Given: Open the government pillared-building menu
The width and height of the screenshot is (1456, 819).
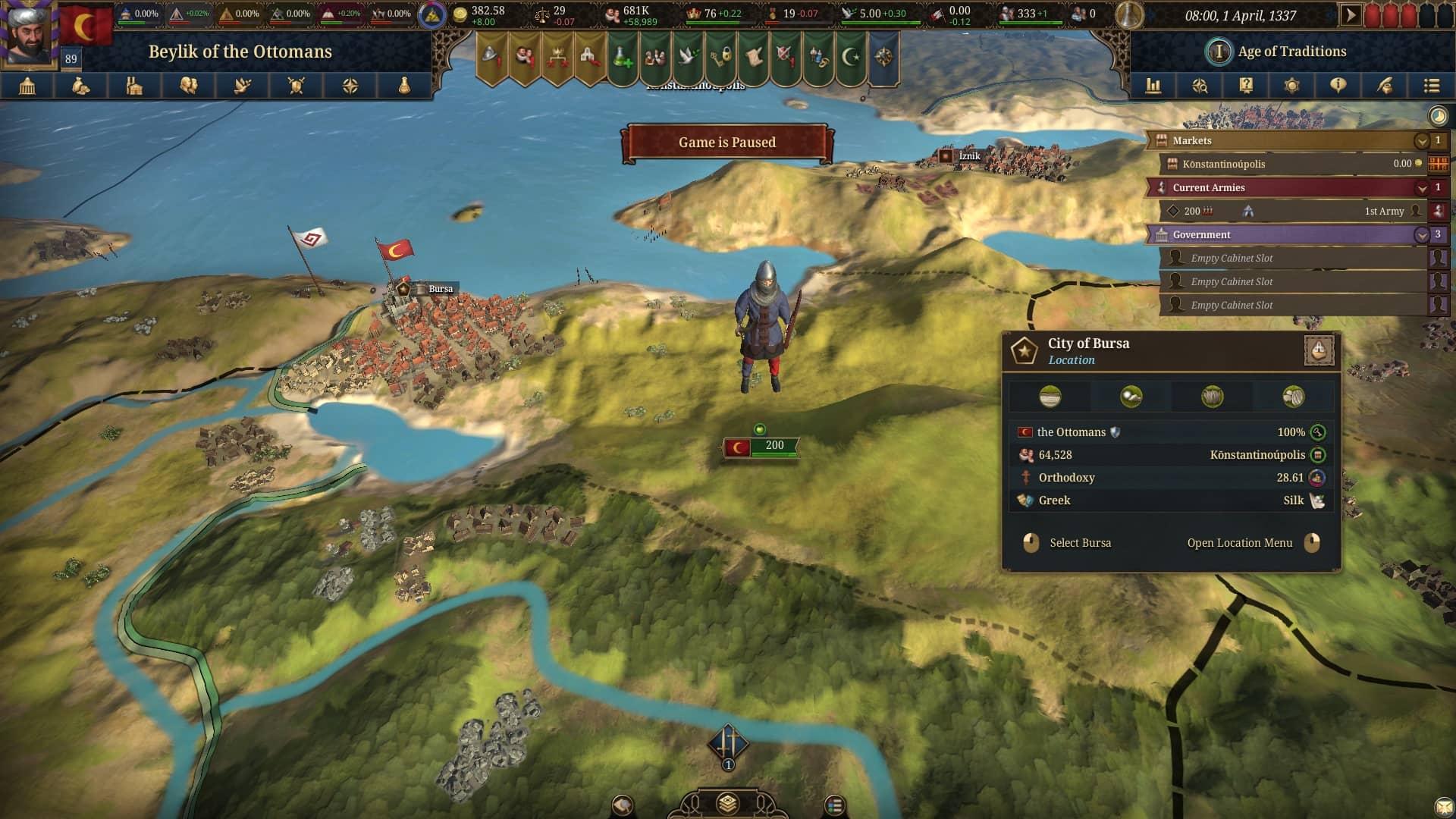Looking at the screenshot, I should (27, 86).
